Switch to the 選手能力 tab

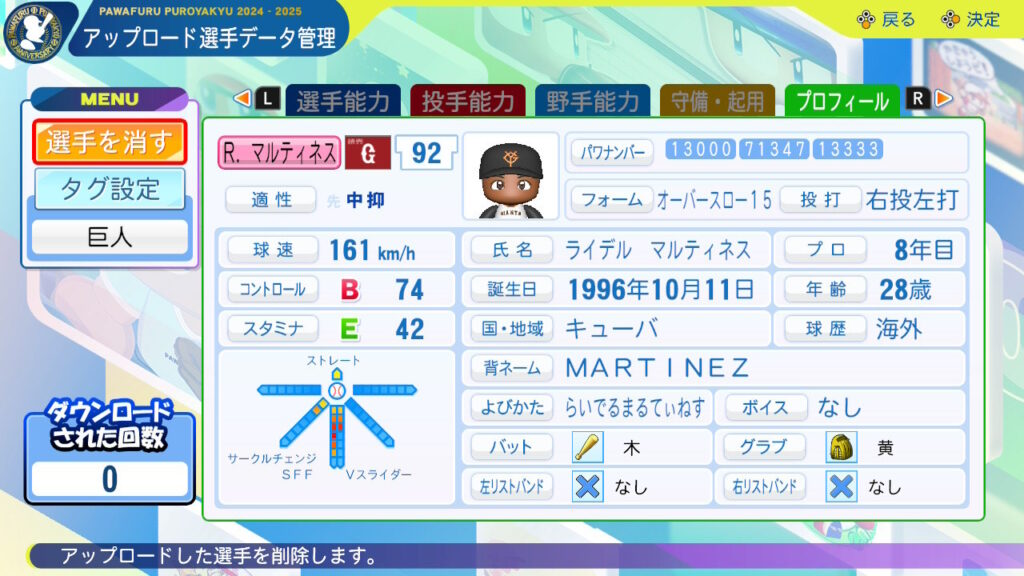click(x=343, y=101)
